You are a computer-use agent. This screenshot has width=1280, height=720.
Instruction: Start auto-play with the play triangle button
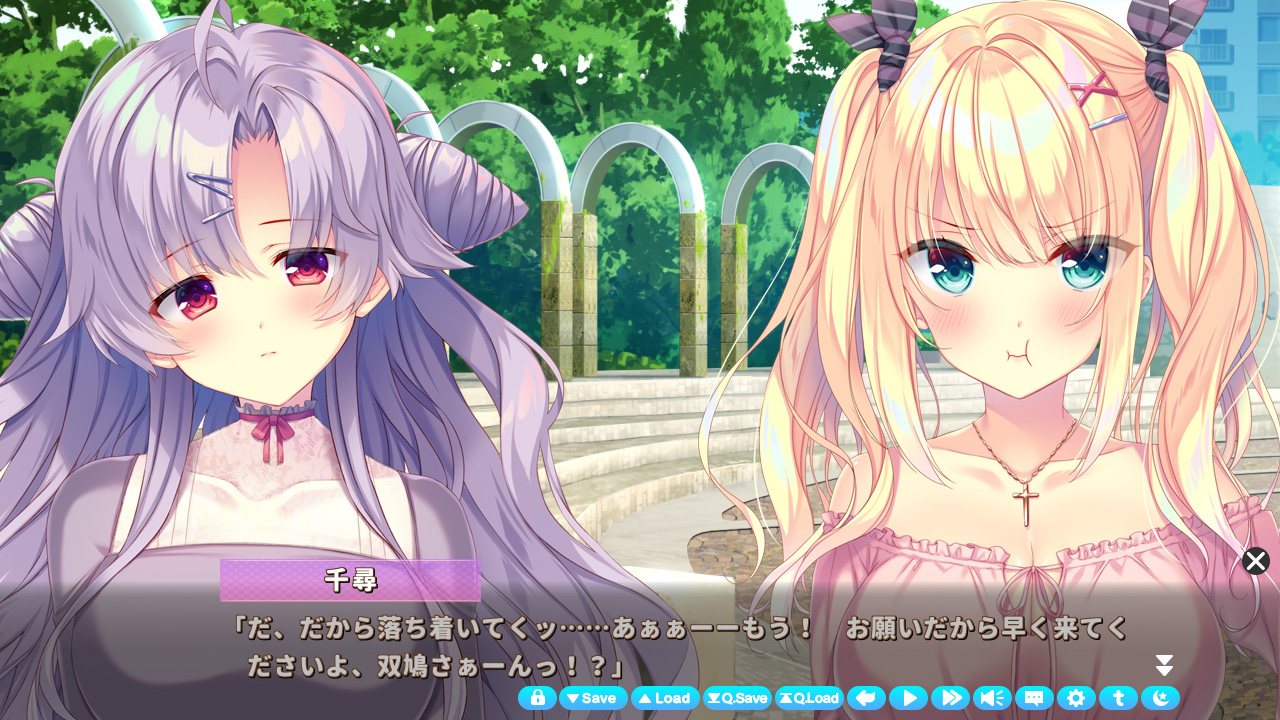pyautogui.click(x=909, y=698)
